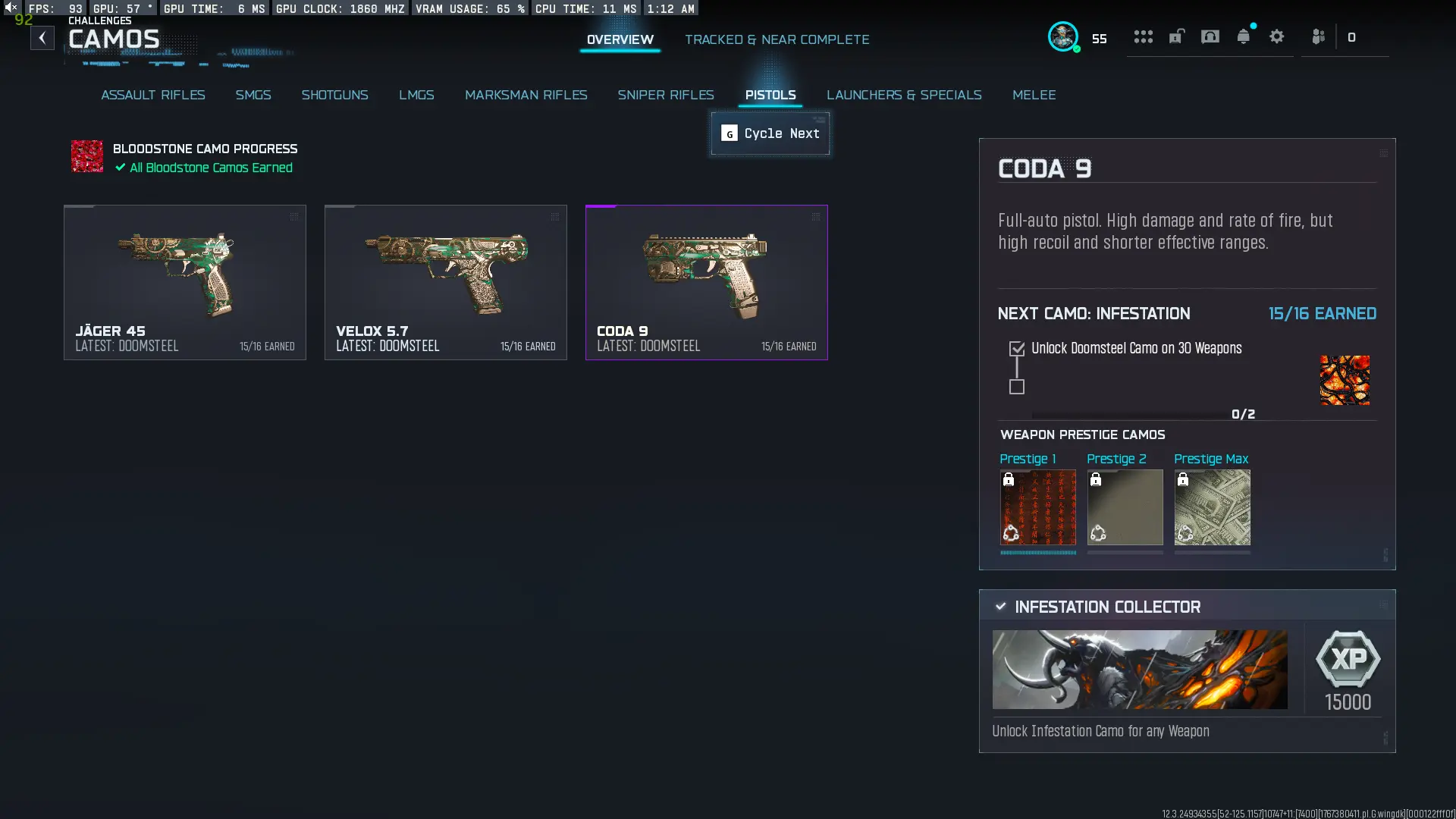Open the settings gear icon
The height and width of the screenshot is (819, 1456).
click(1277, 36)
